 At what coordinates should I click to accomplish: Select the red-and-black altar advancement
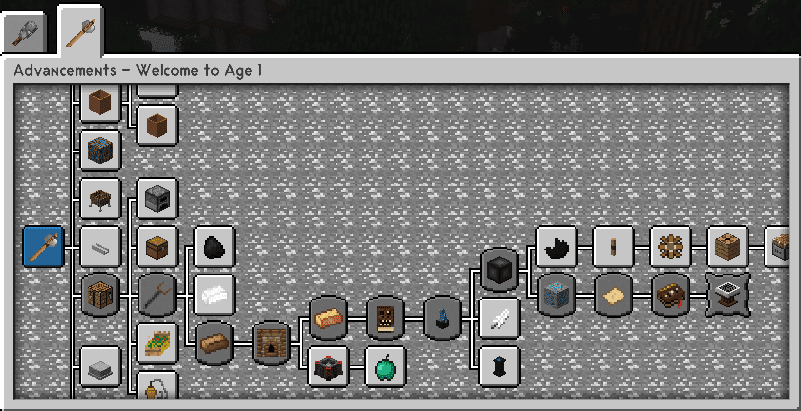328,367
